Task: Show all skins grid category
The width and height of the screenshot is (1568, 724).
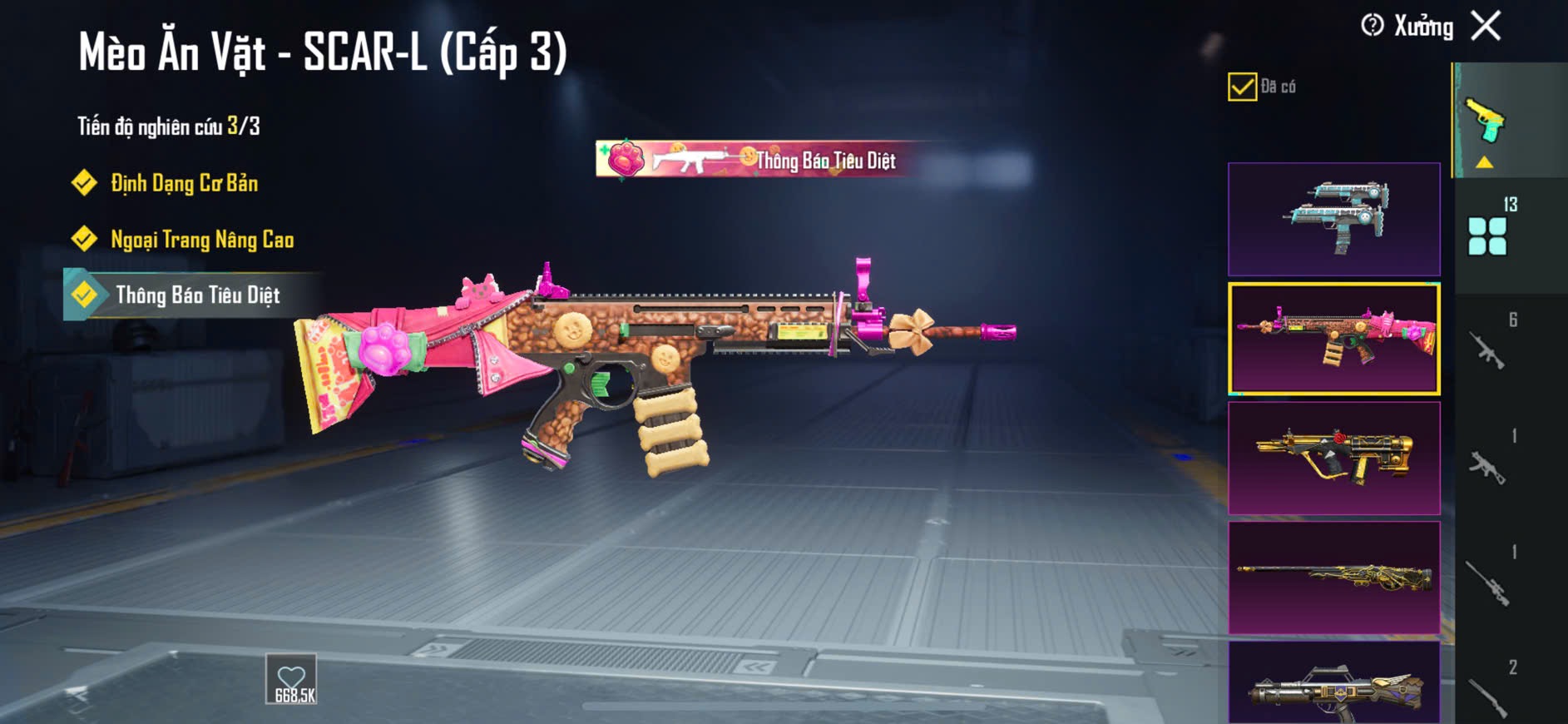Action: (1488, 236)
